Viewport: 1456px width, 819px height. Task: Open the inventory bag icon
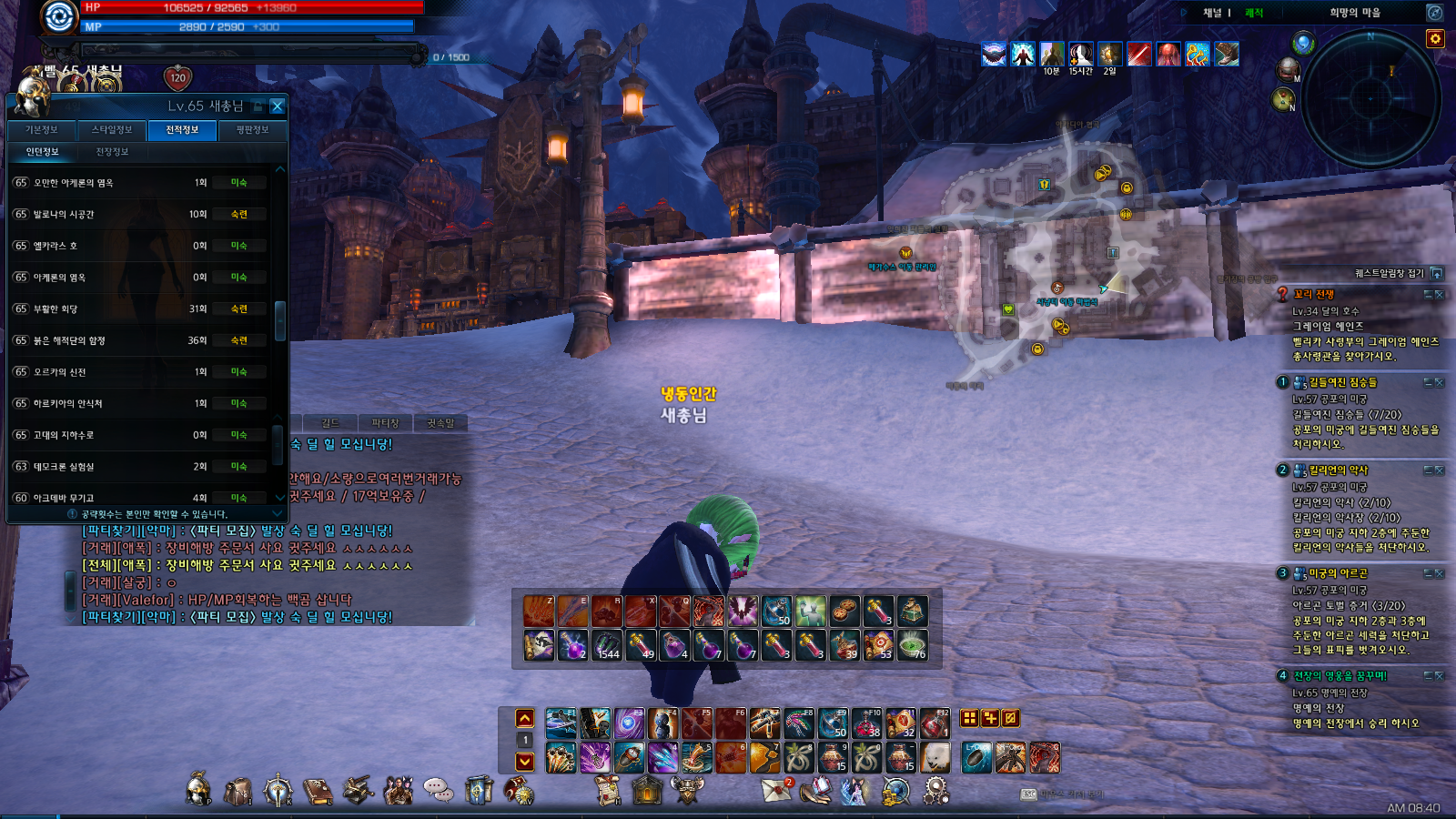238,792
